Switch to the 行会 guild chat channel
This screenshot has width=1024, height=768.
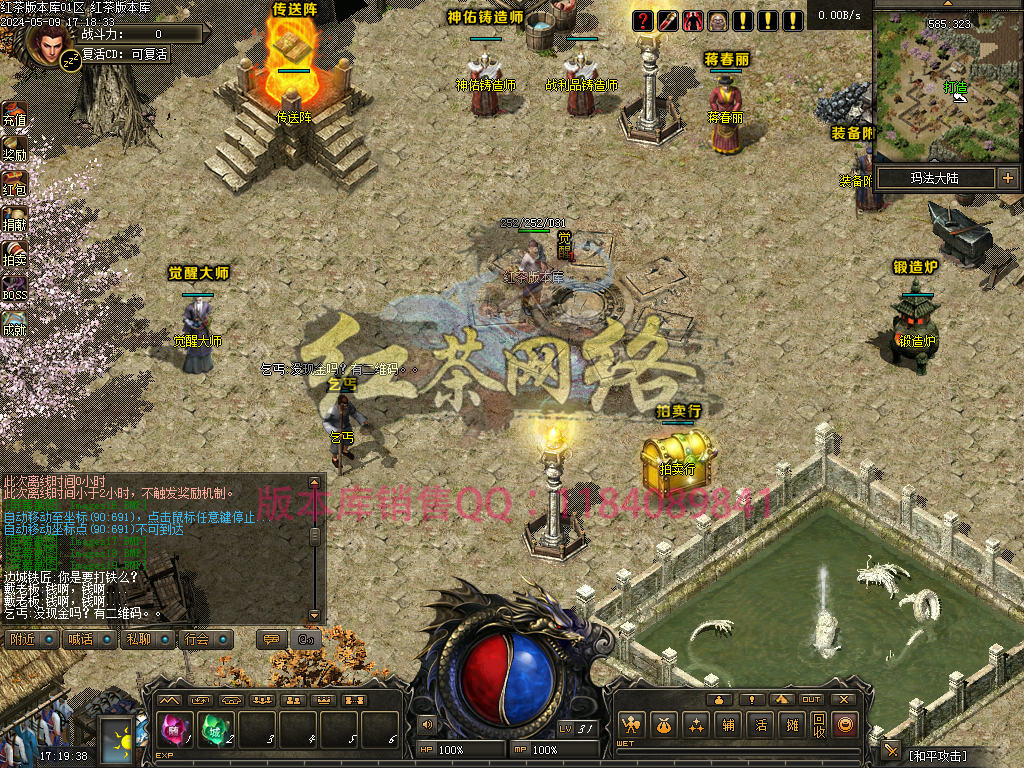205,639
